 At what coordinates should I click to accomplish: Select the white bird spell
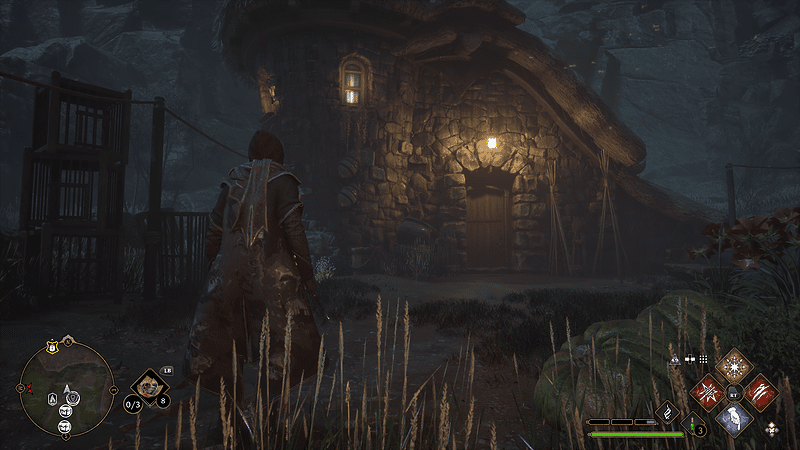[734, 418]
